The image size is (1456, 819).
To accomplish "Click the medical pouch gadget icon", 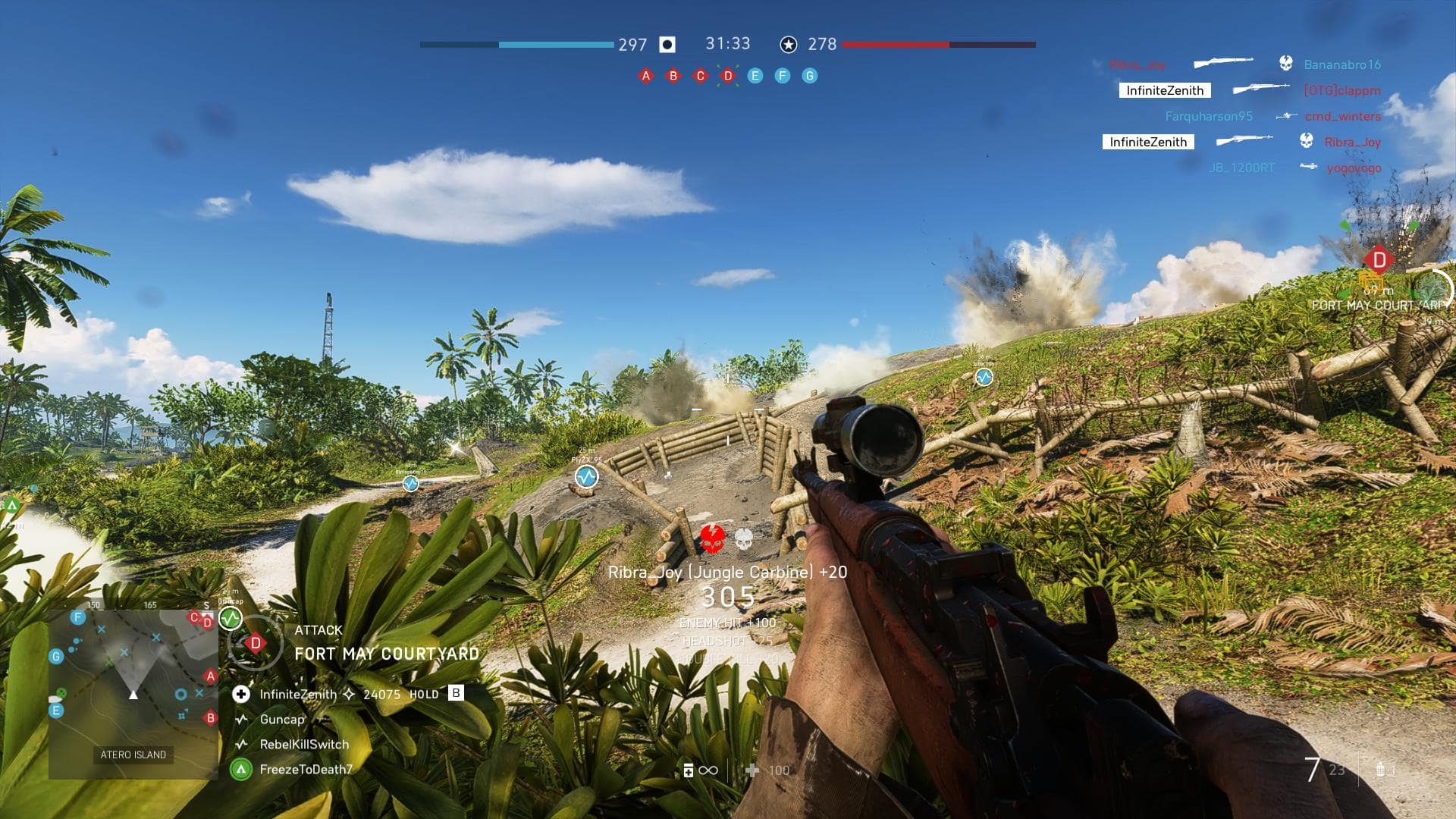I will coord(689,770).
